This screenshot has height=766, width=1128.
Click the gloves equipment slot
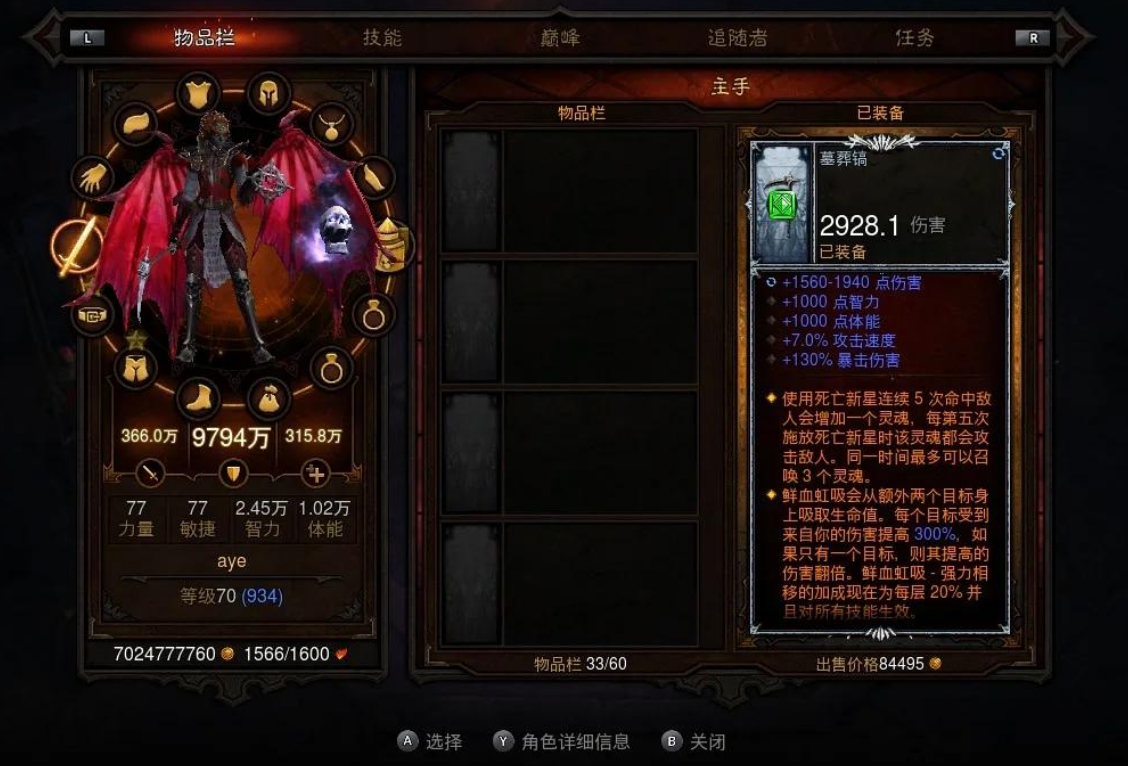click(x=93, y=177)
